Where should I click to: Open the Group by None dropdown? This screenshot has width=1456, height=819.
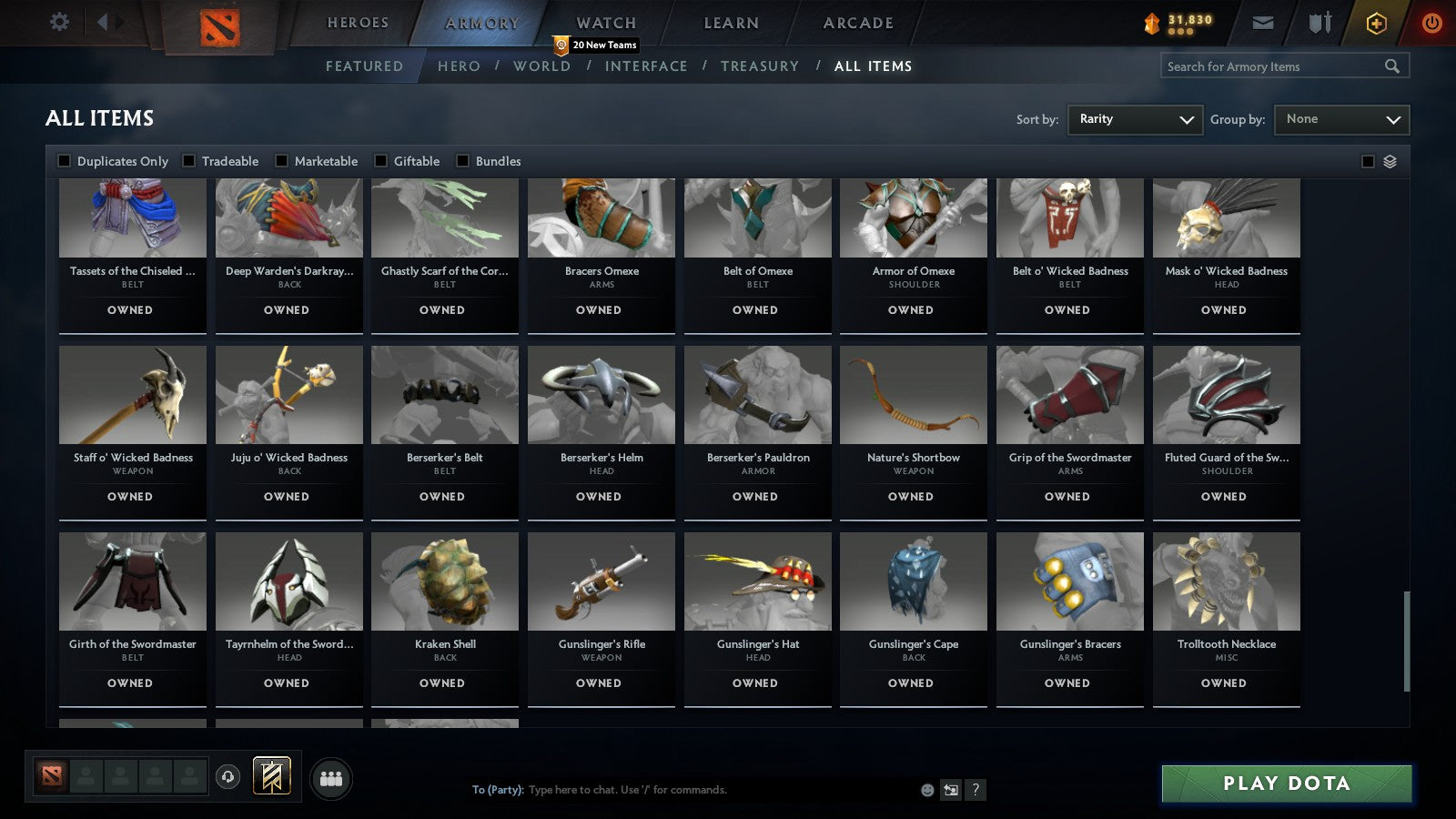pyautogui.click(x=1340, y=119)
